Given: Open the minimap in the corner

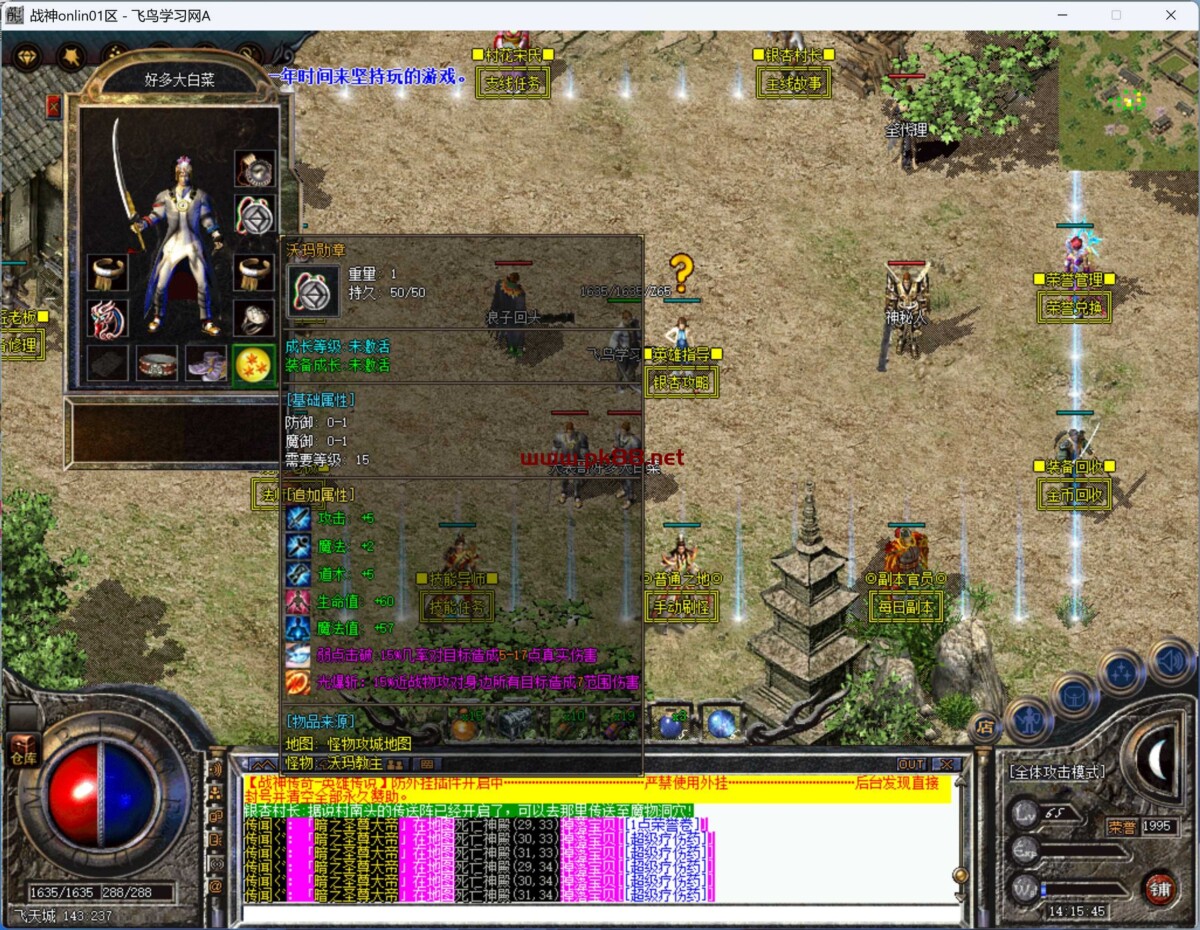Looking at the screenshot, I should click(1128, 100).
